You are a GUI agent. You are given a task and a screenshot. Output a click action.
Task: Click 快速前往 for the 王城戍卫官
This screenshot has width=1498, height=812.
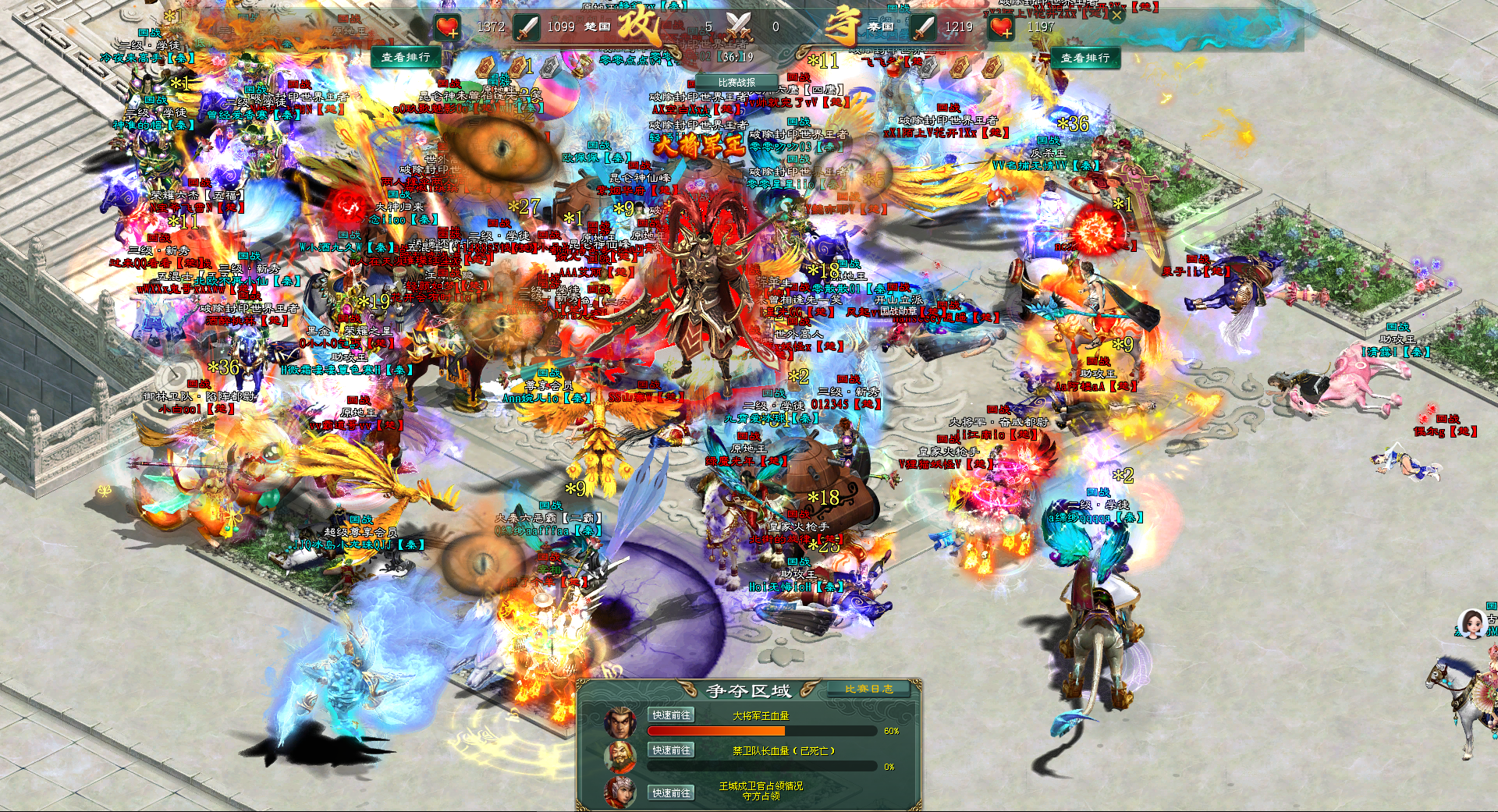click(x=671, y=793)
